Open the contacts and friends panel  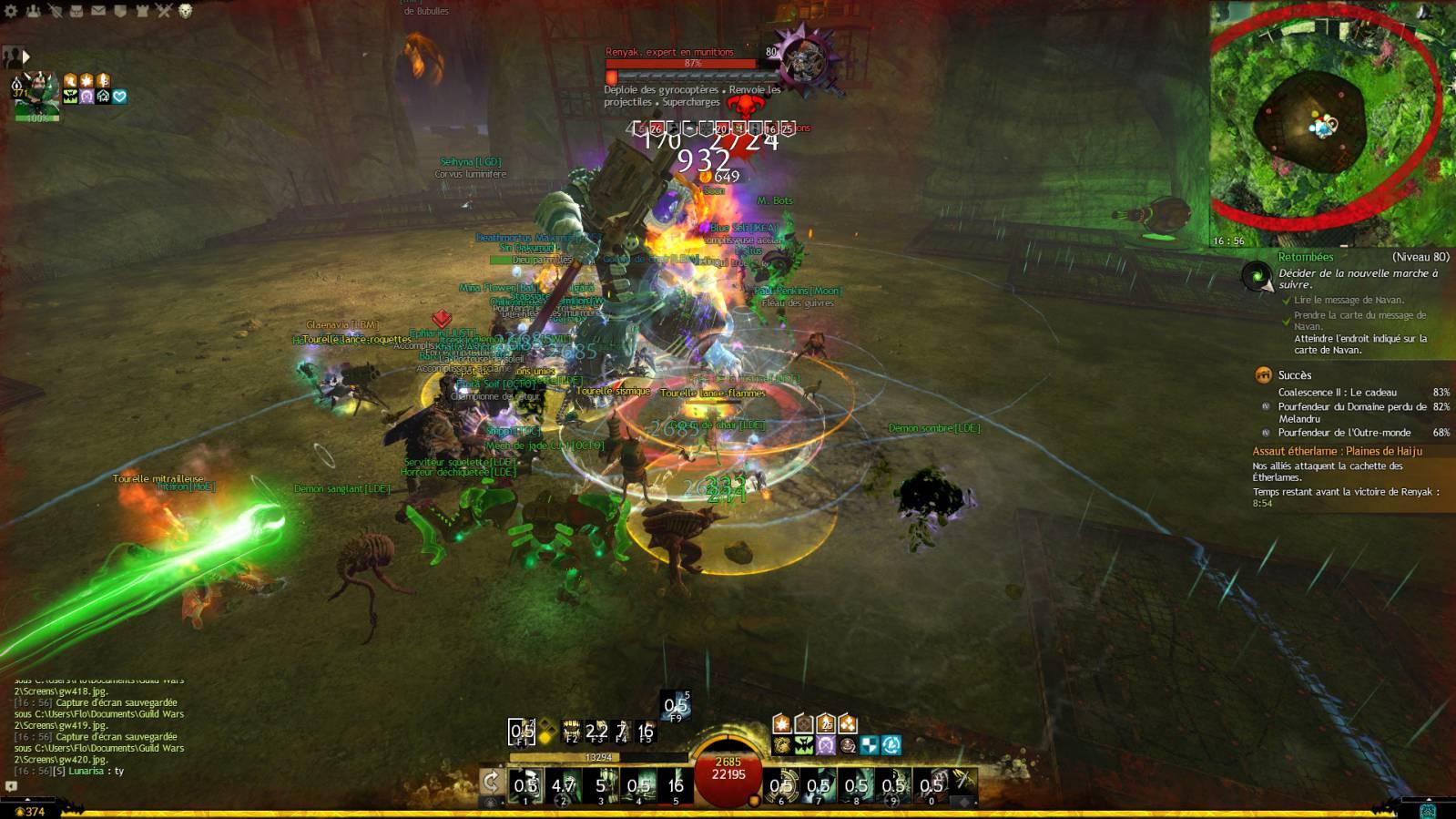coord(34,11)
